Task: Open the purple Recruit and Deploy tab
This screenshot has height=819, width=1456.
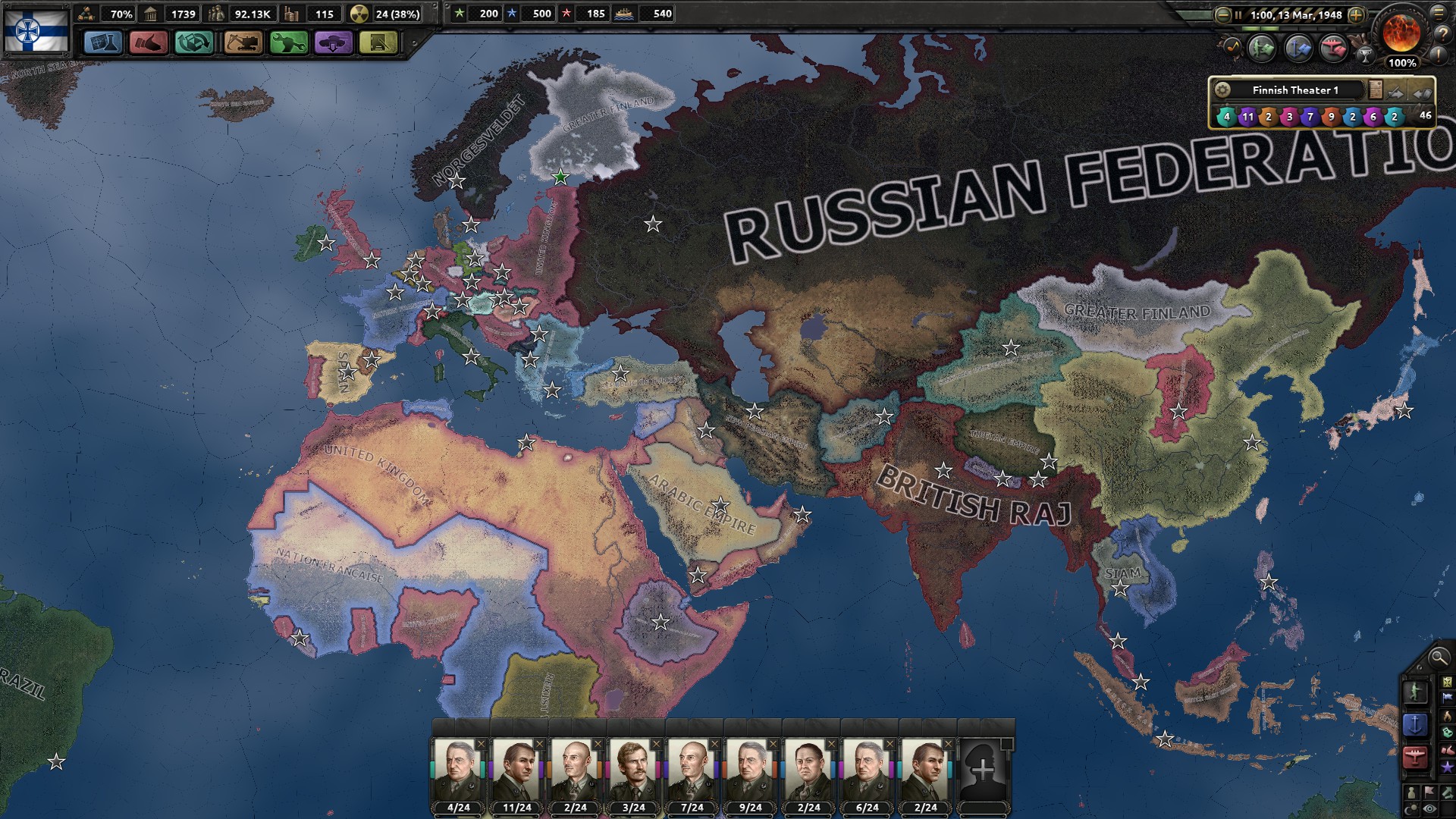Action: point(333,42)
